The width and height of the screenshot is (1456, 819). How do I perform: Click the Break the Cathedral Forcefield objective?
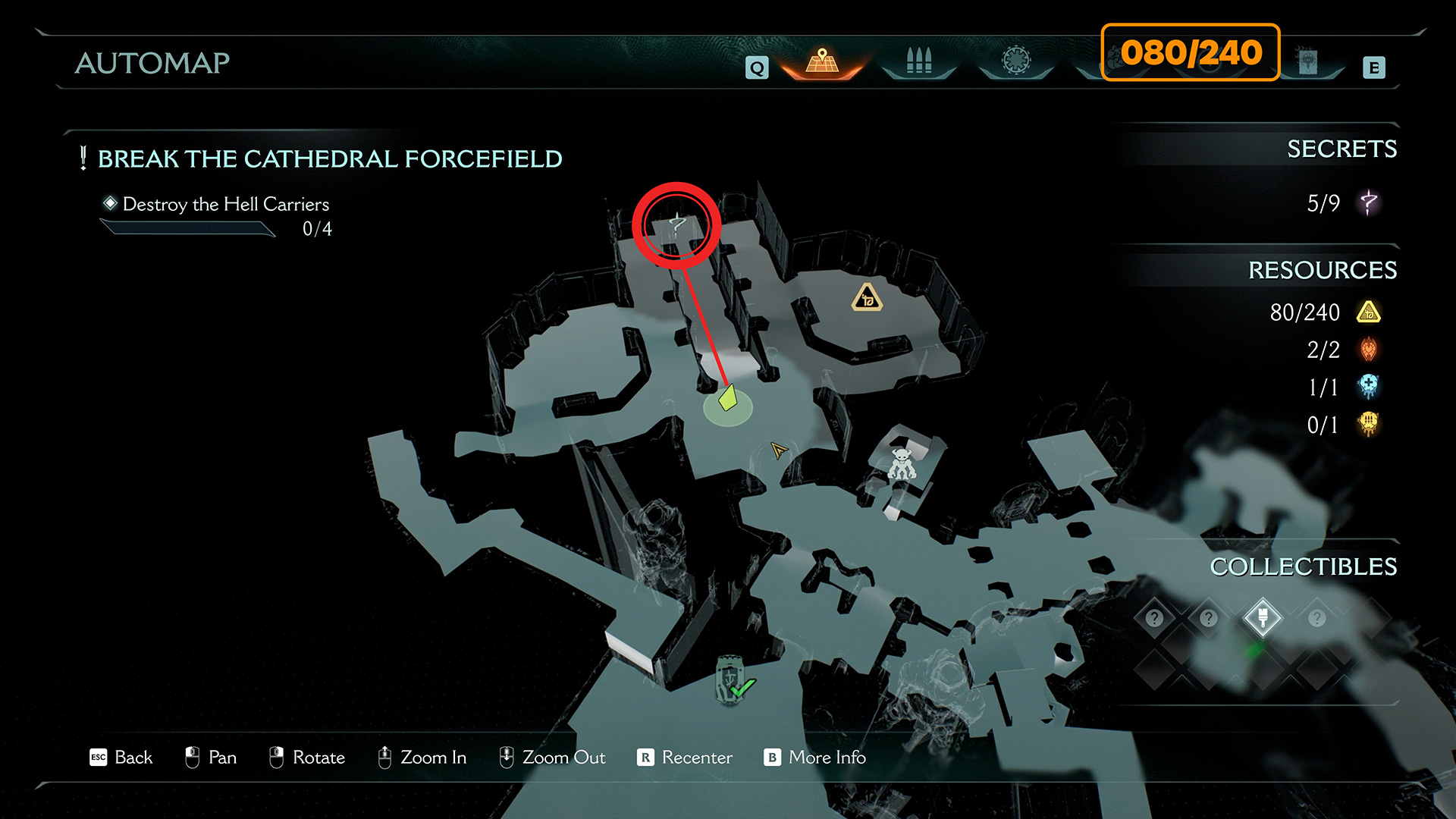coord(330,159)
